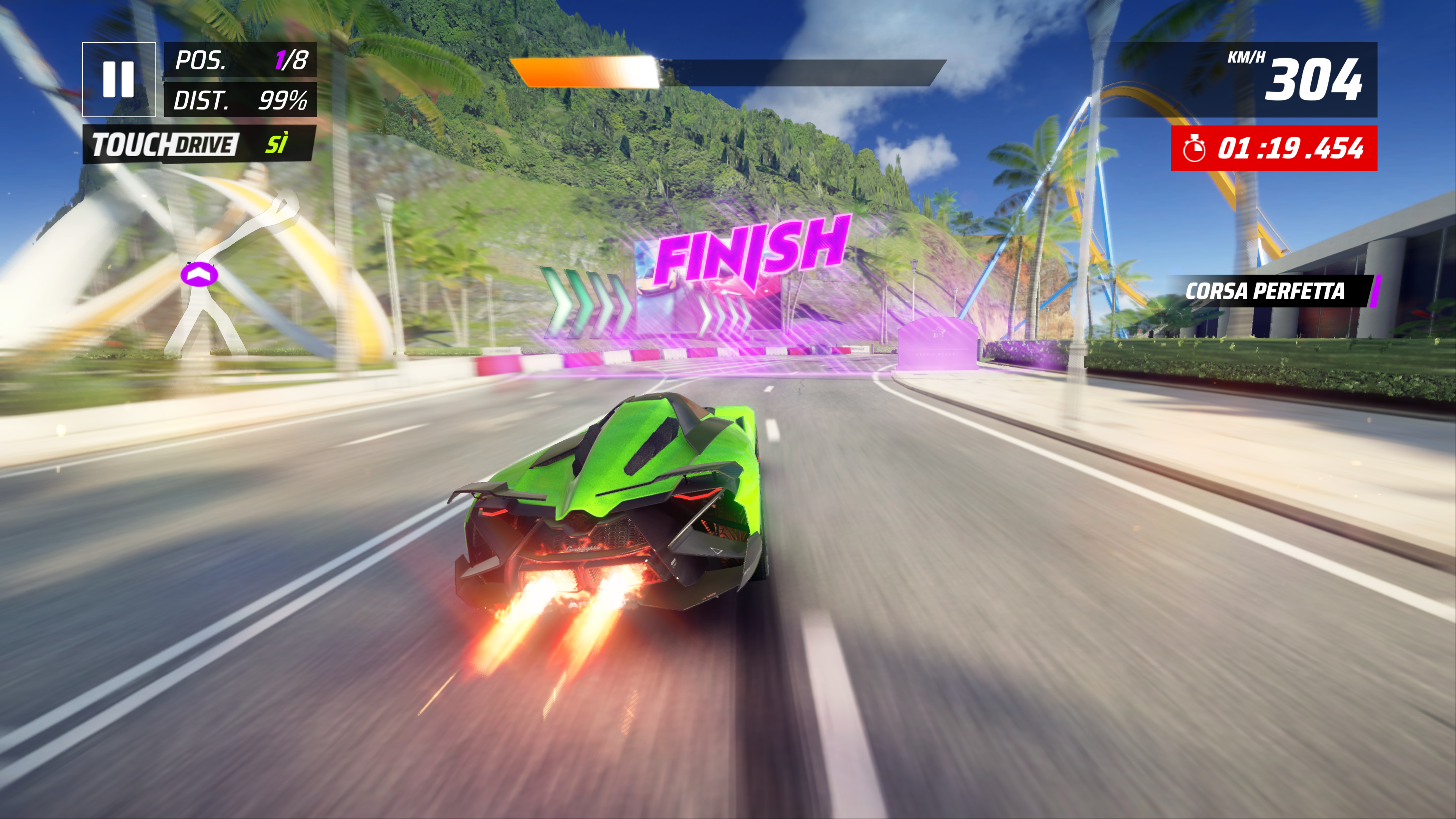The image size is (1456, 819).
Task: Toggle the TouchDrive setting
Action: click(x=199, y=144)
